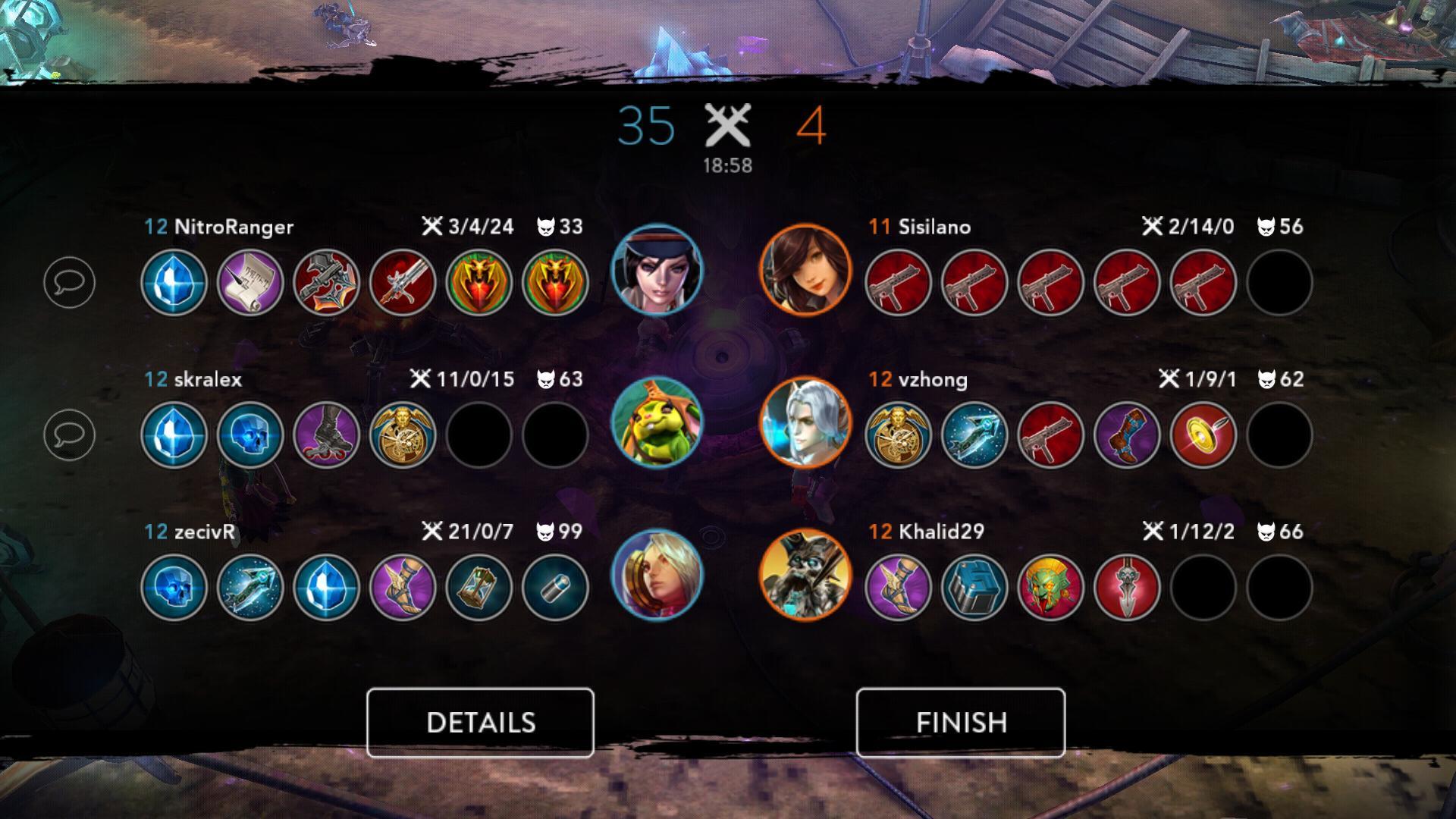The width and height of the screenshot is (1456, 819).
Task: Open chat bubble next to NitroRanger's row
Action: point(70,283)
